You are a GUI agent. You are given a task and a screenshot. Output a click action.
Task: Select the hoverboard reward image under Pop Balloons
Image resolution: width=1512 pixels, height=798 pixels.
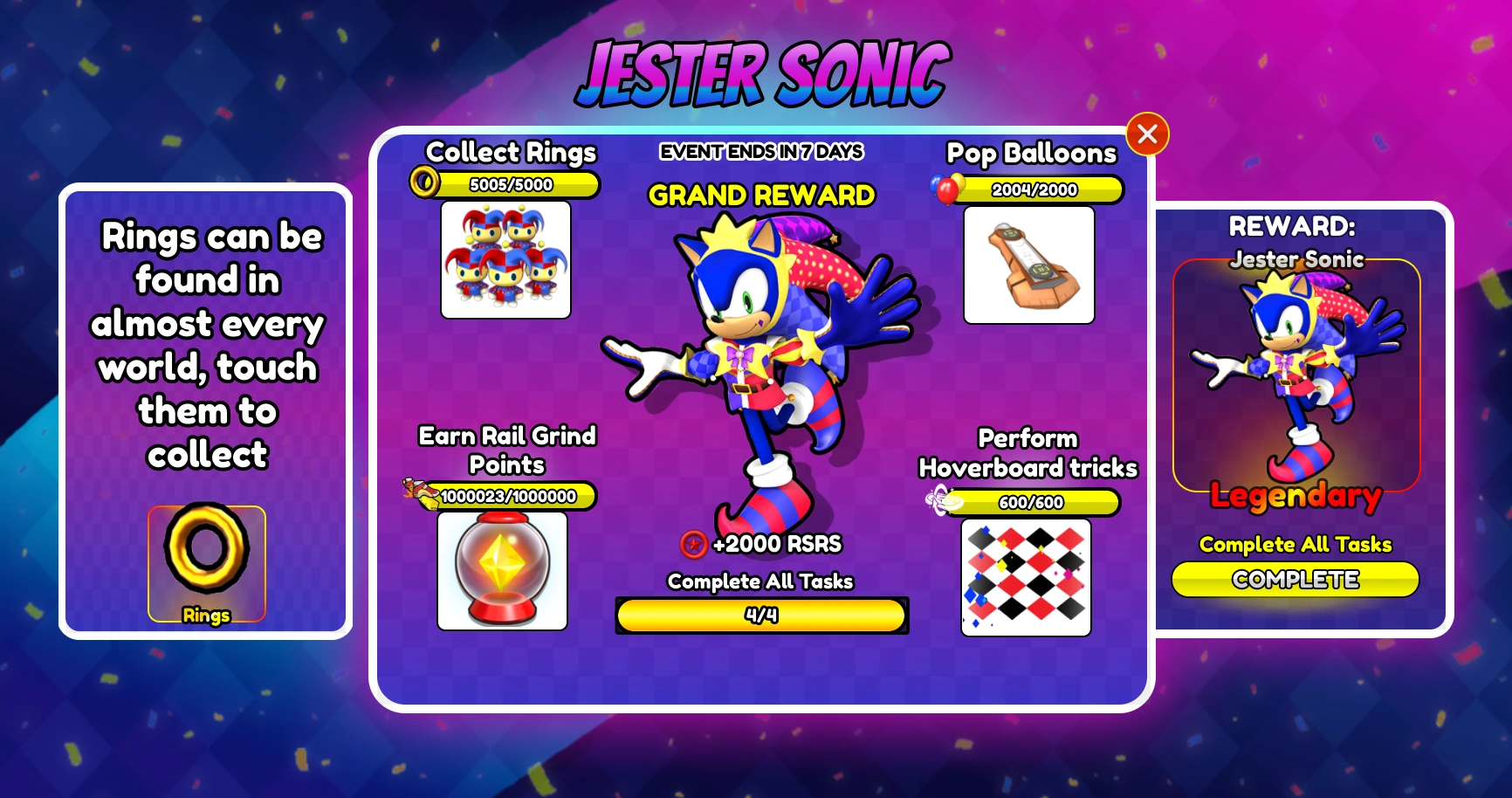point(1028,265)
